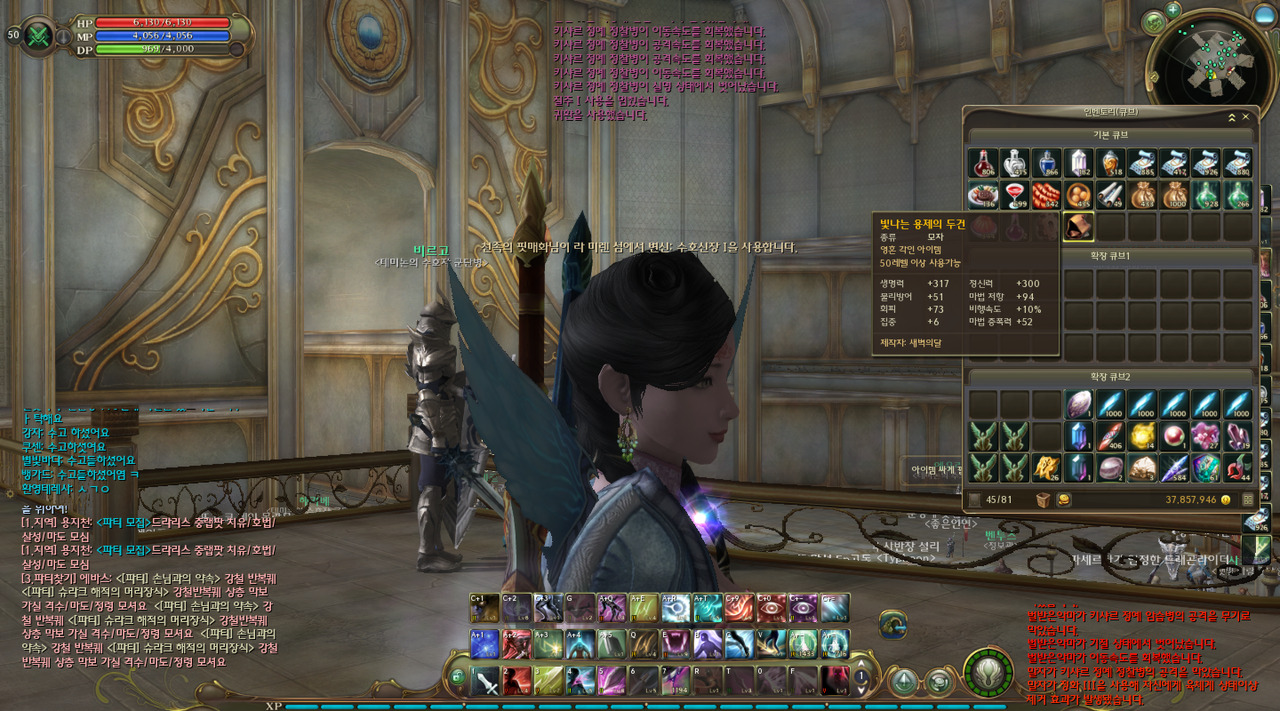
Task: Close the inventory cube window
Action: pos(1246,117)
